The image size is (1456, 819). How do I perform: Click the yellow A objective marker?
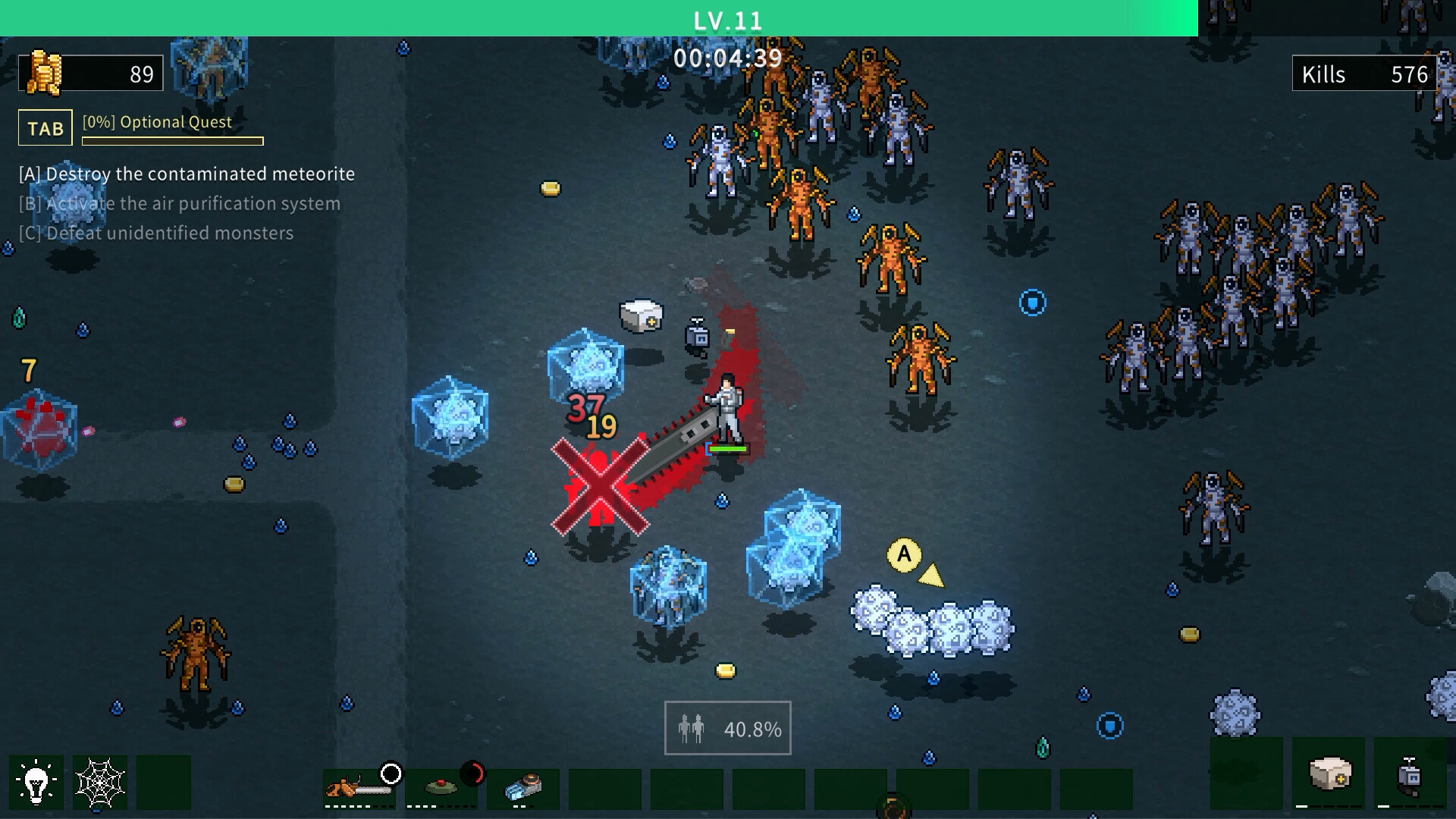(x=903, y=555)
